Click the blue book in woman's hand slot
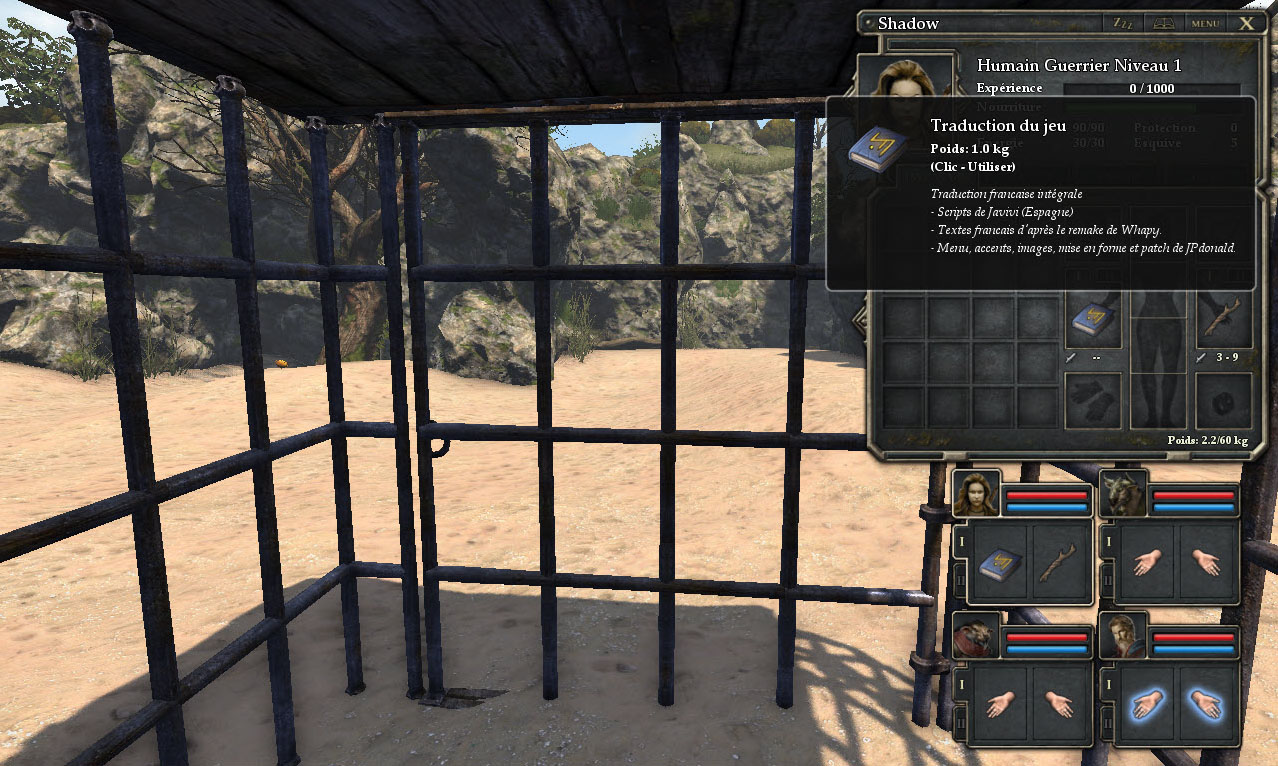1278x766 pixels. (1000, 565)
